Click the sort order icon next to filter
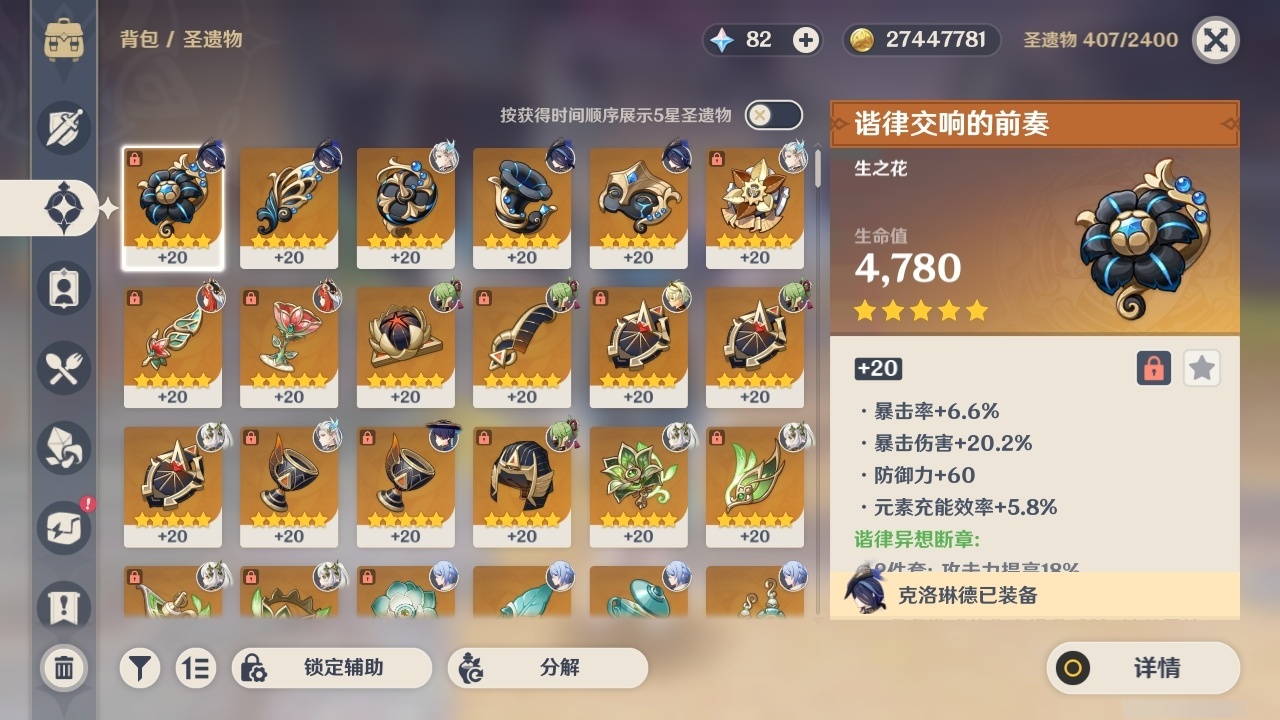The width and height of the screenshot is (1280, 720). [x=196, y=668]
